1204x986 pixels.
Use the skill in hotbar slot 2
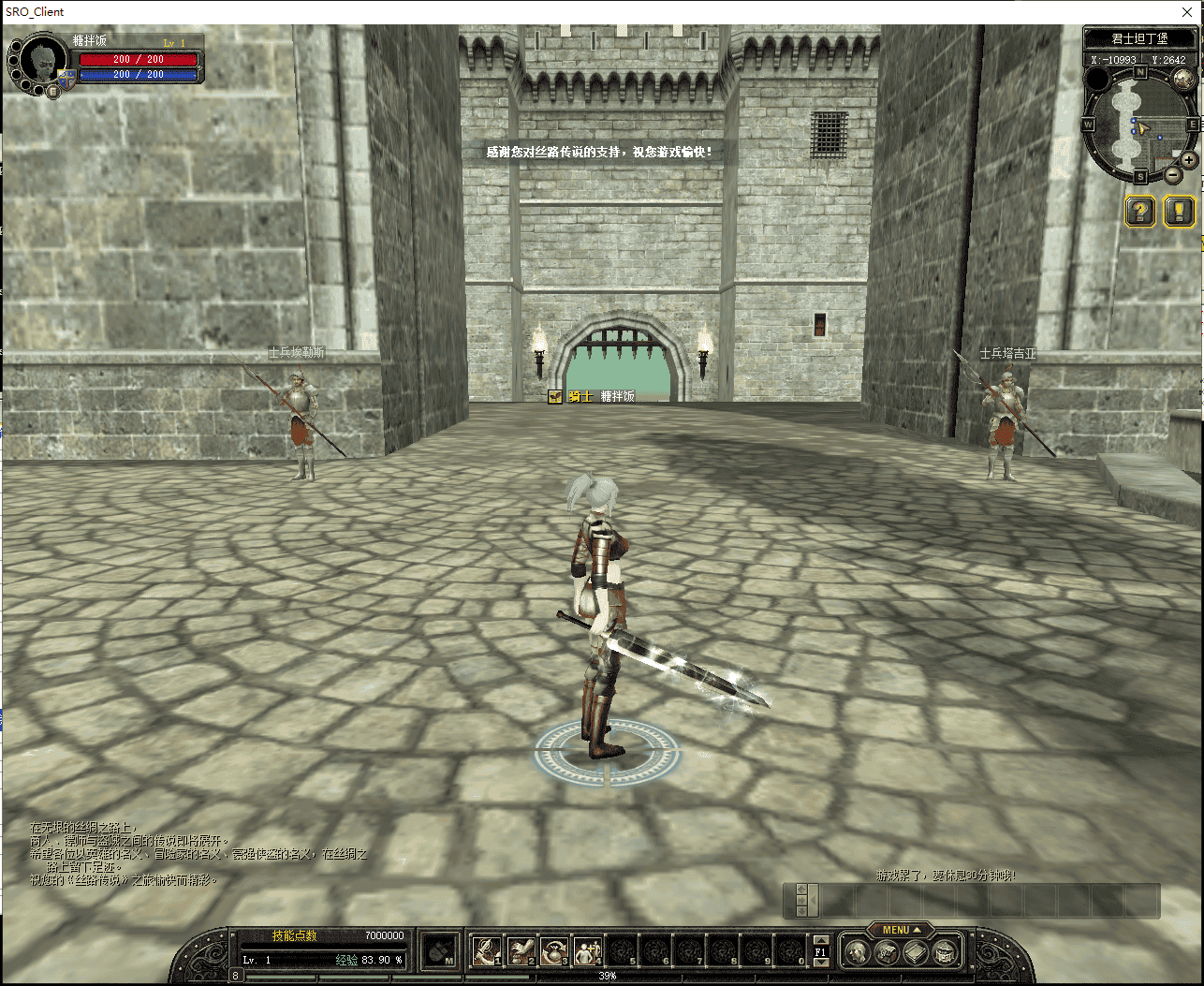[520, 951]
